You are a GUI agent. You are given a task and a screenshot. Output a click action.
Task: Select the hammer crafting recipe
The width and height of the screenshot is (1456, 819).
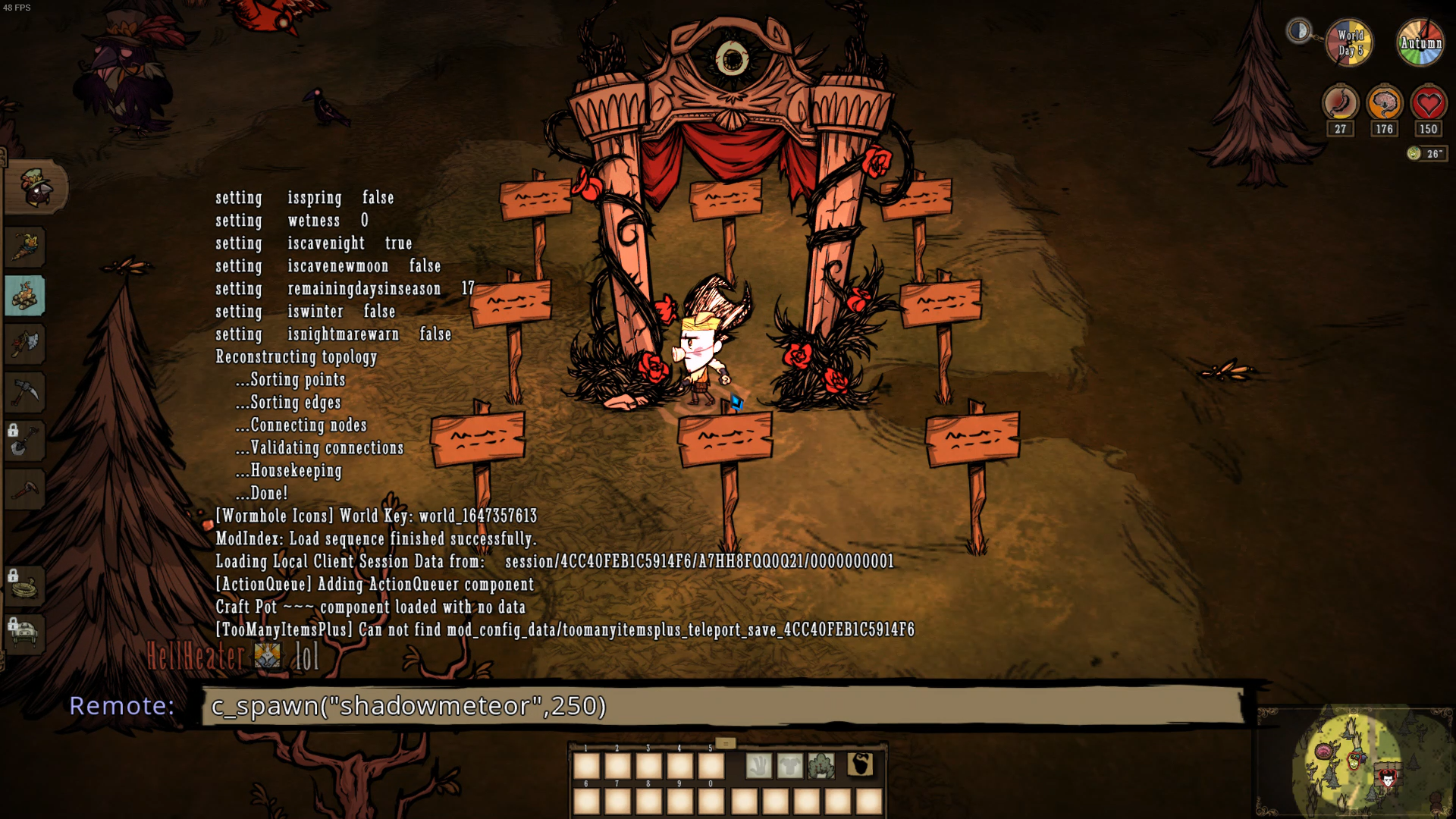[x=25, y=490]
